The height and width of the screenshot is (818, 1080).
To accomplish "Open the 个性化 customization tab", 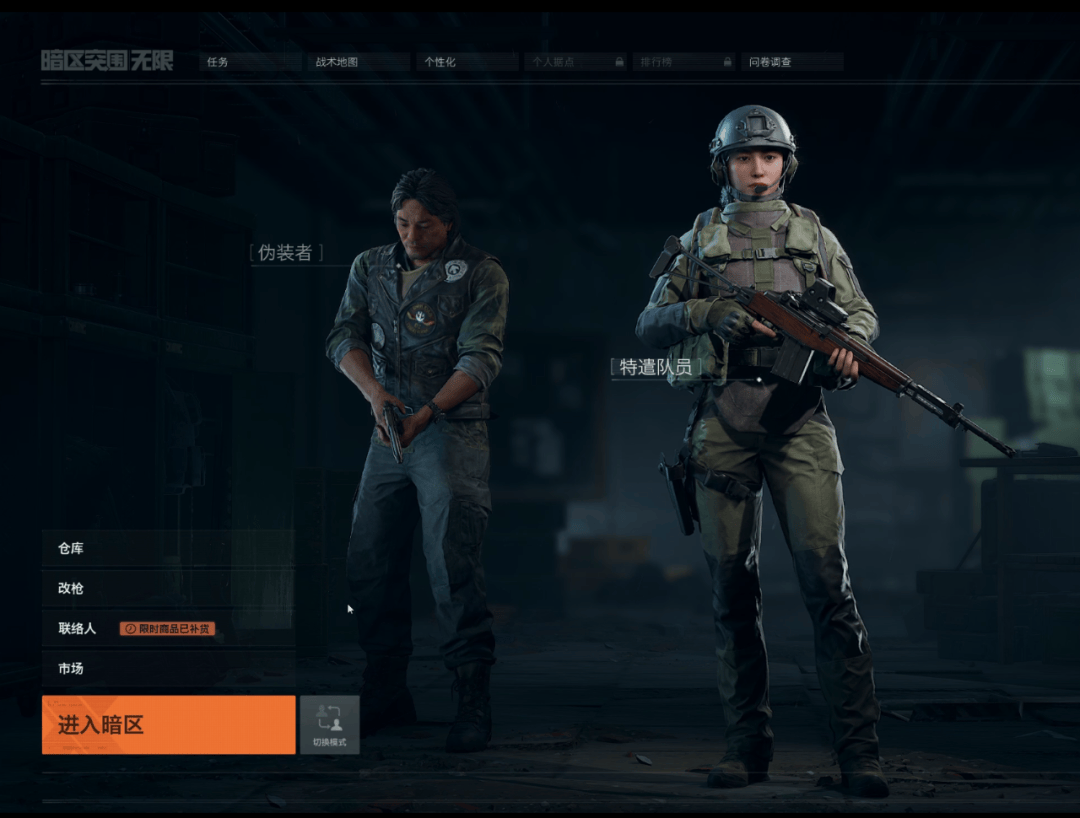I will click(468, 62).
